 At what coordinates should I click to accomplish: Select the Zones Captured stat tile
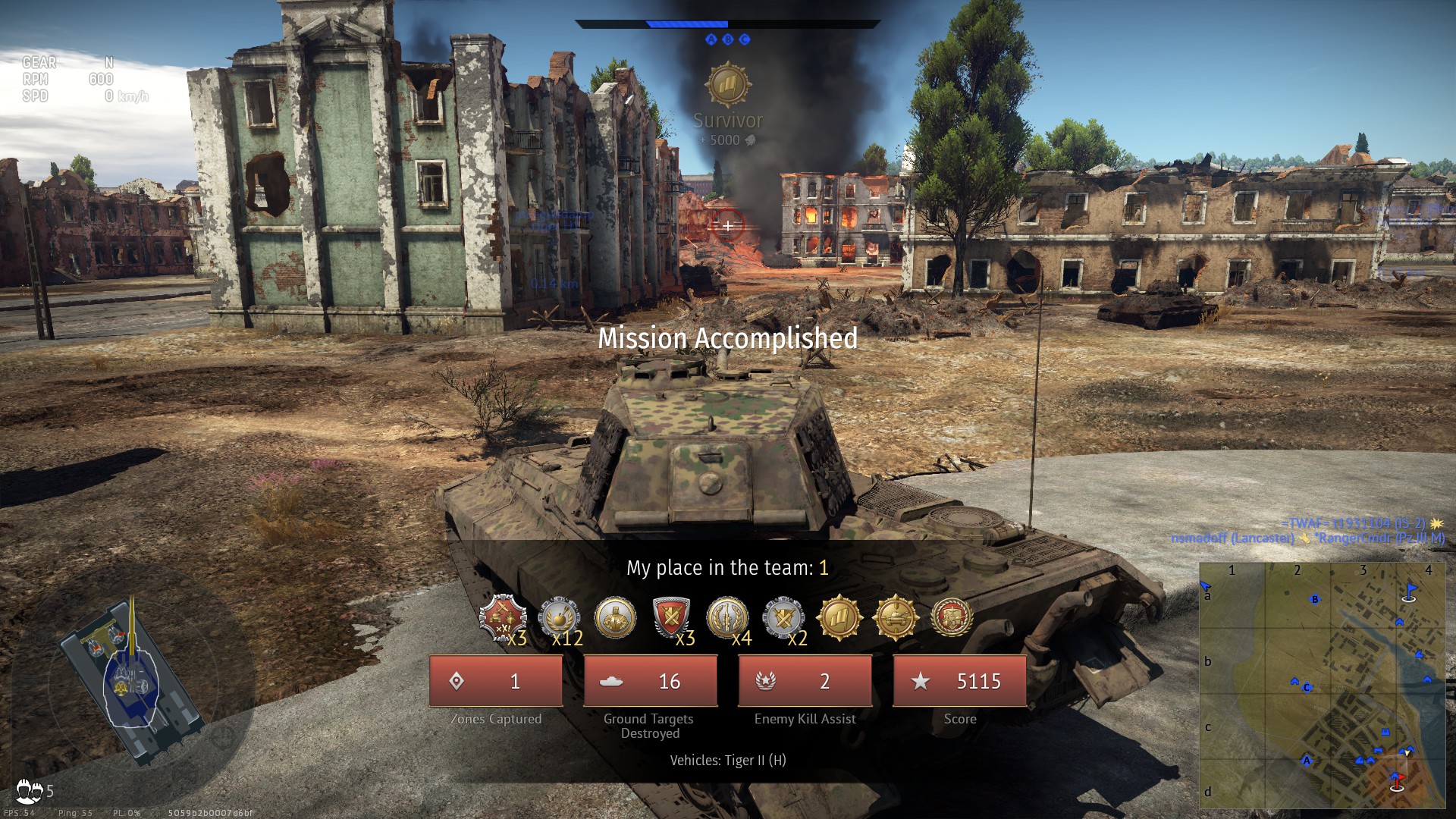[496, 681]
